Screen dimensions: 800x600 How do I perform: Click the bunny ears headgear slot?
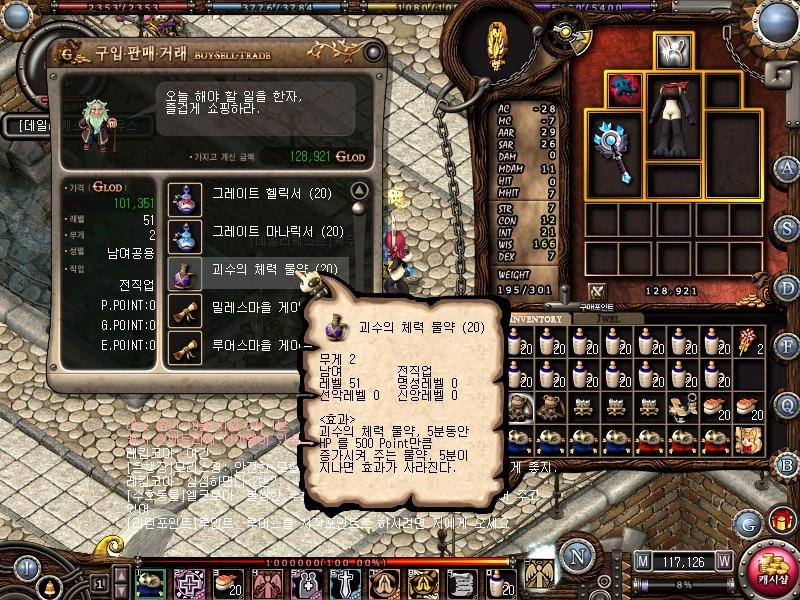click(x=673, y=50)
